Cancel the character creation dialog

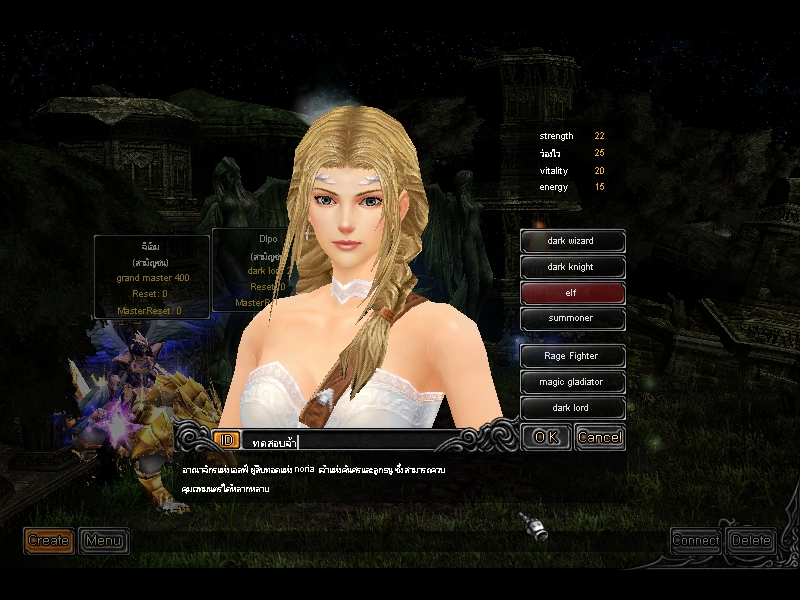(x=600, y=437)
